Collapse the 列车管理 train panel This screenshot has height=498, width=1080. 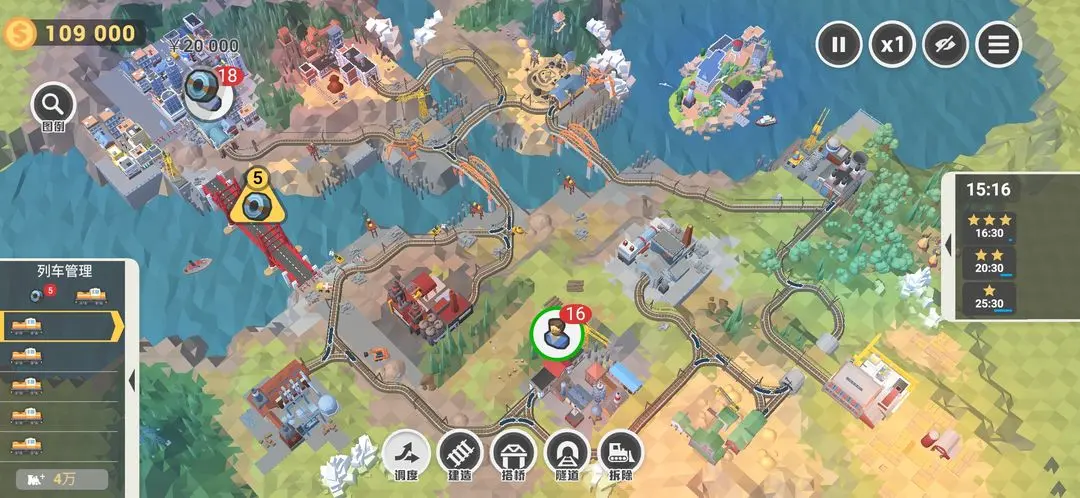[132, 380]
